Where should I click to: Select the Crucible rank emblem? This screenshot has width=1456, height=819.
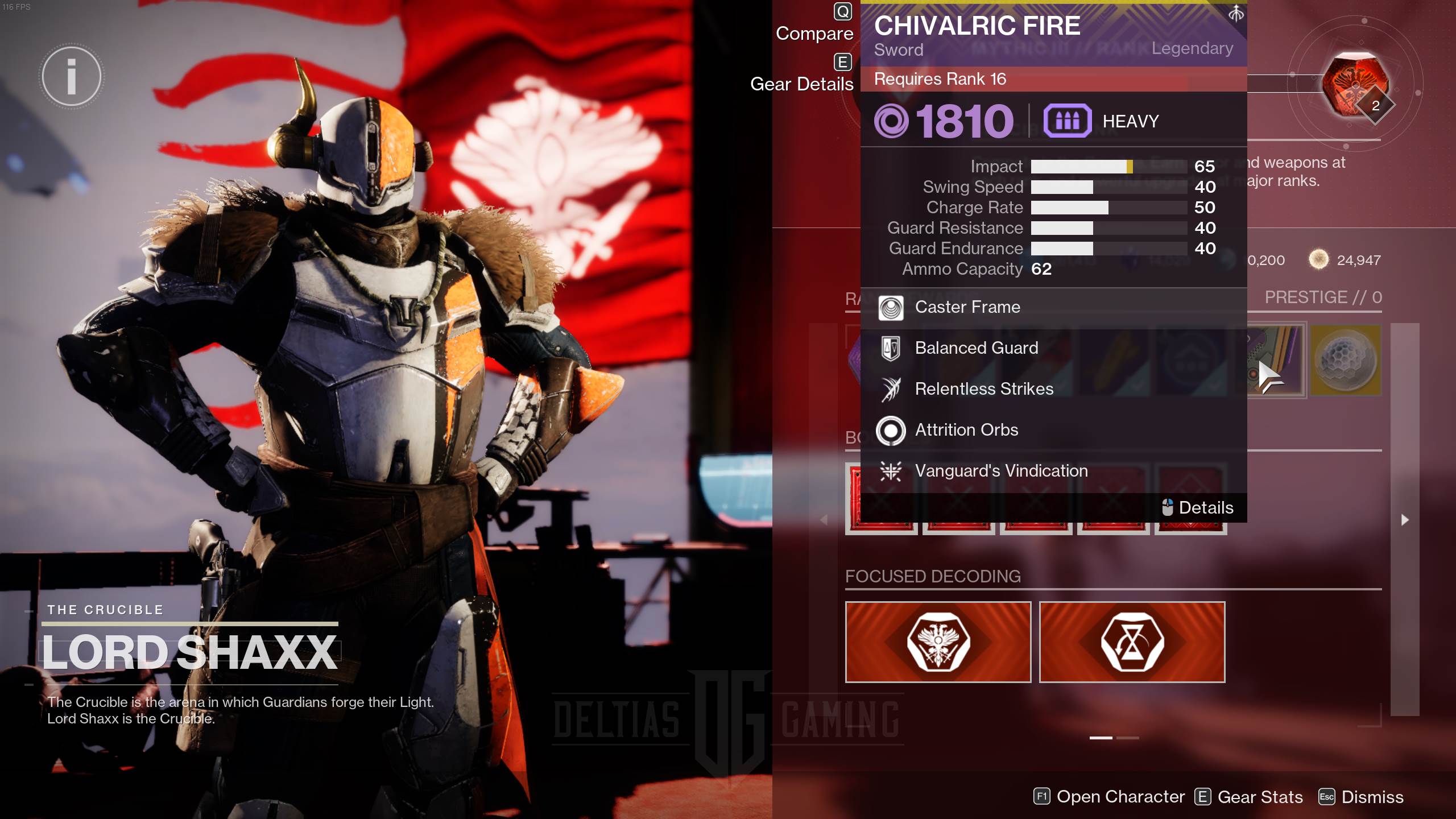click(x=1355, y=85)
